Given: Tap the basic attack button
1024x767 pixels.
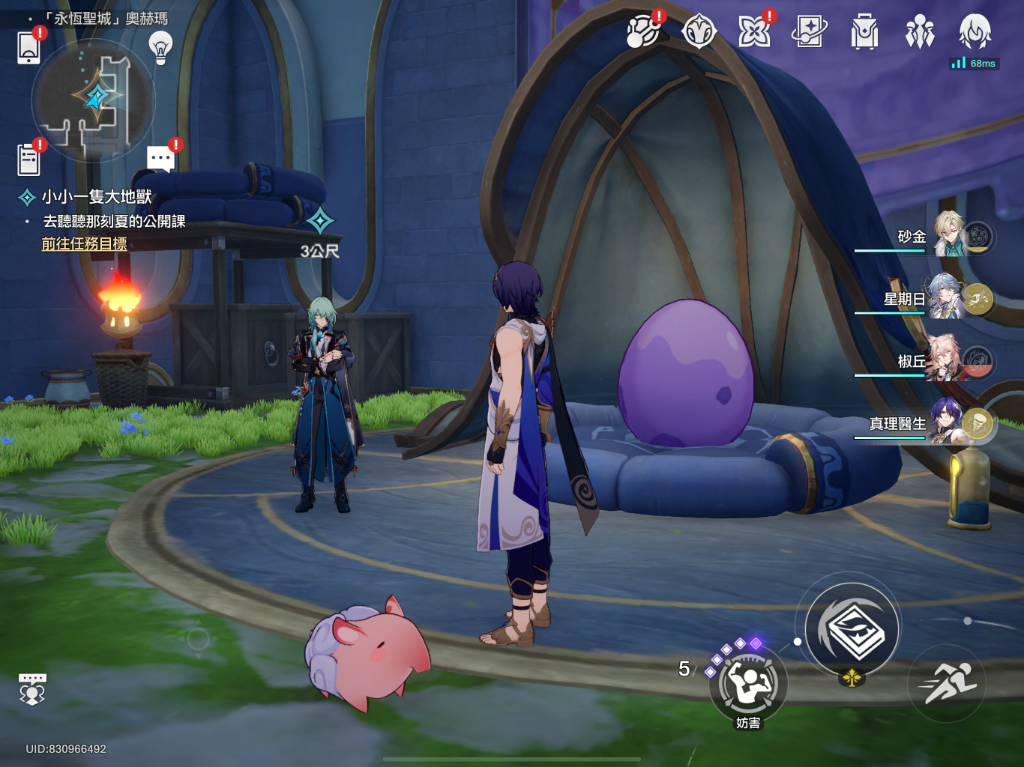Looking at the screenshot, I should pyautogui.click(x=852, y=627).
